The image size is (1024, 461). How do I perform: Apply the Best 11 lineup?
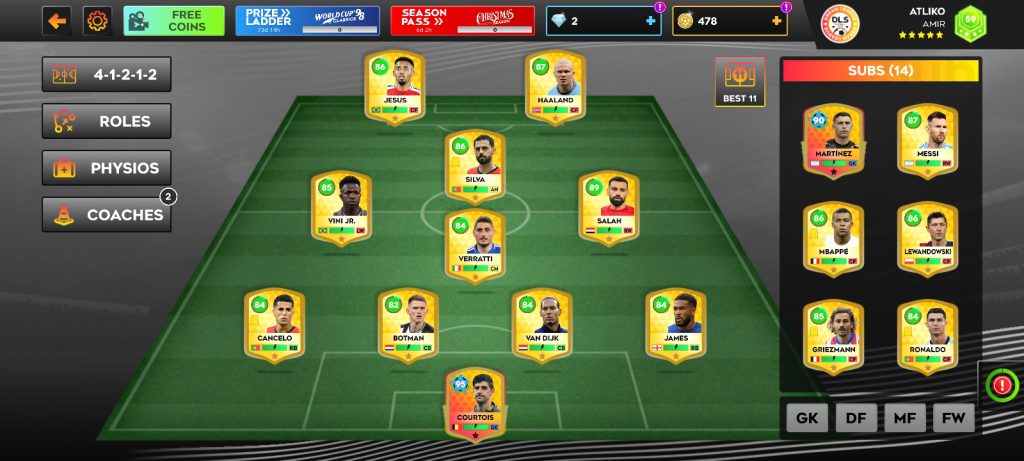(x=739, y=82)
